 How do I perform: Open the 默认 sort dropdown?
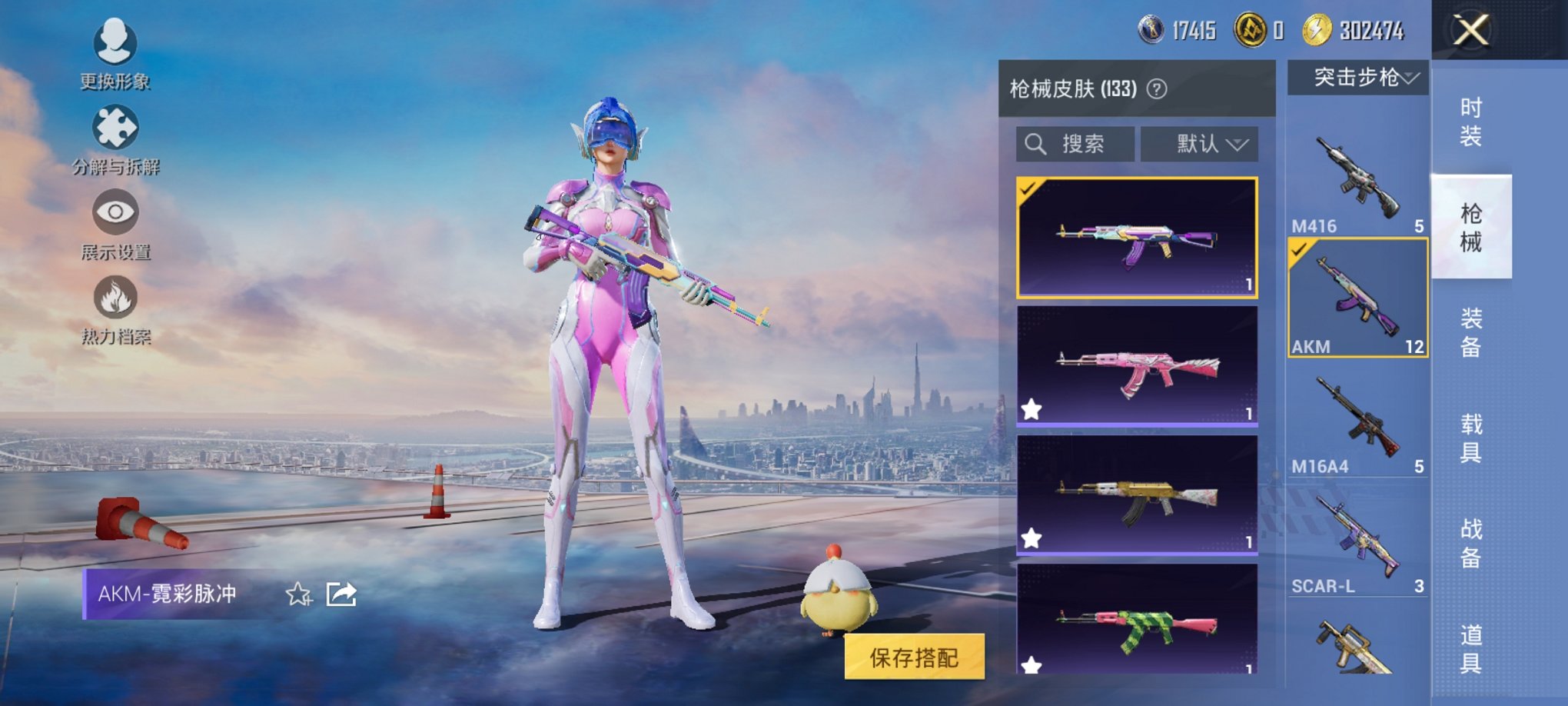(x=1200, y=143)
